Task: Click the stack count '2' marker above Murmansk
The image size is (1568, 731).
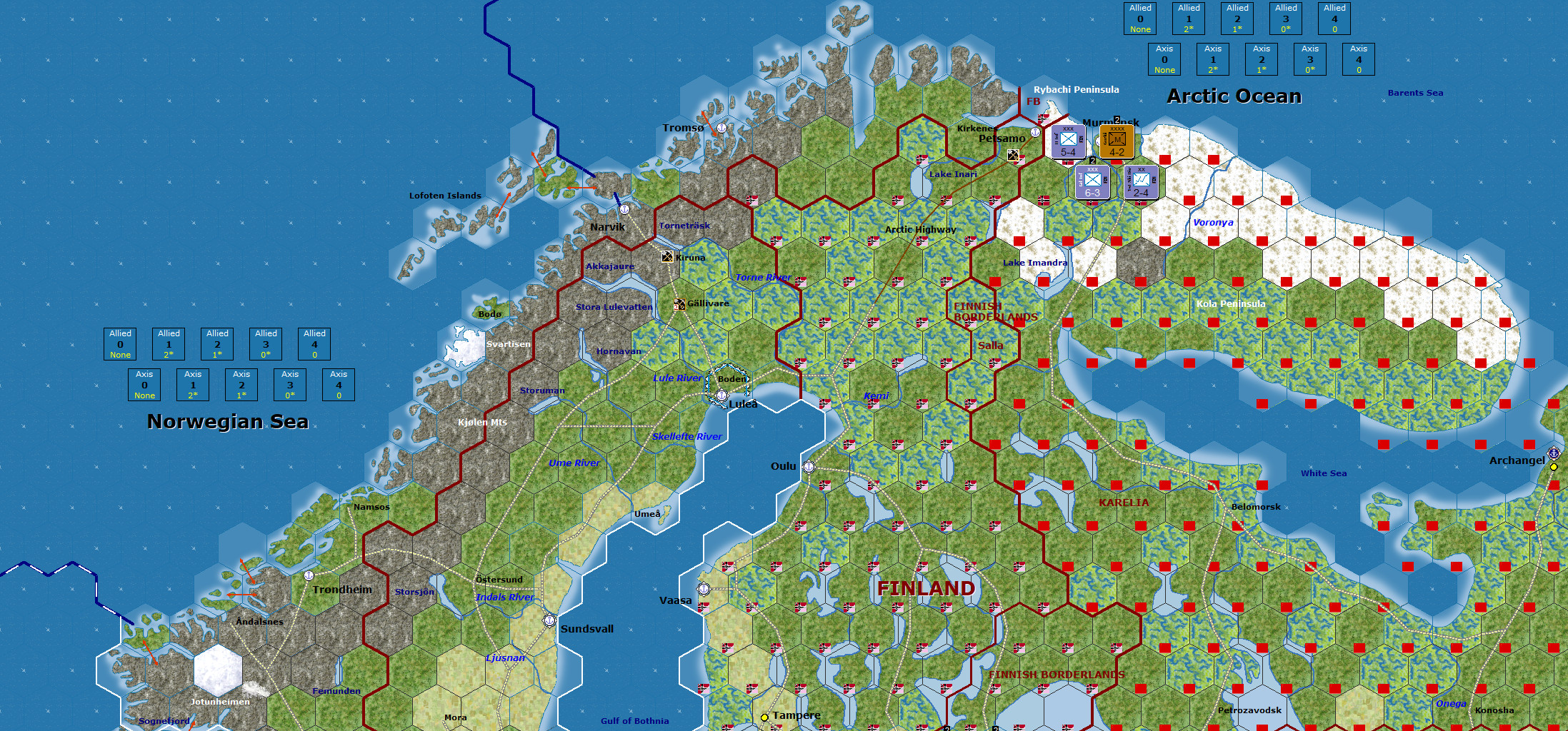Action: click(x=1116, y=119)
